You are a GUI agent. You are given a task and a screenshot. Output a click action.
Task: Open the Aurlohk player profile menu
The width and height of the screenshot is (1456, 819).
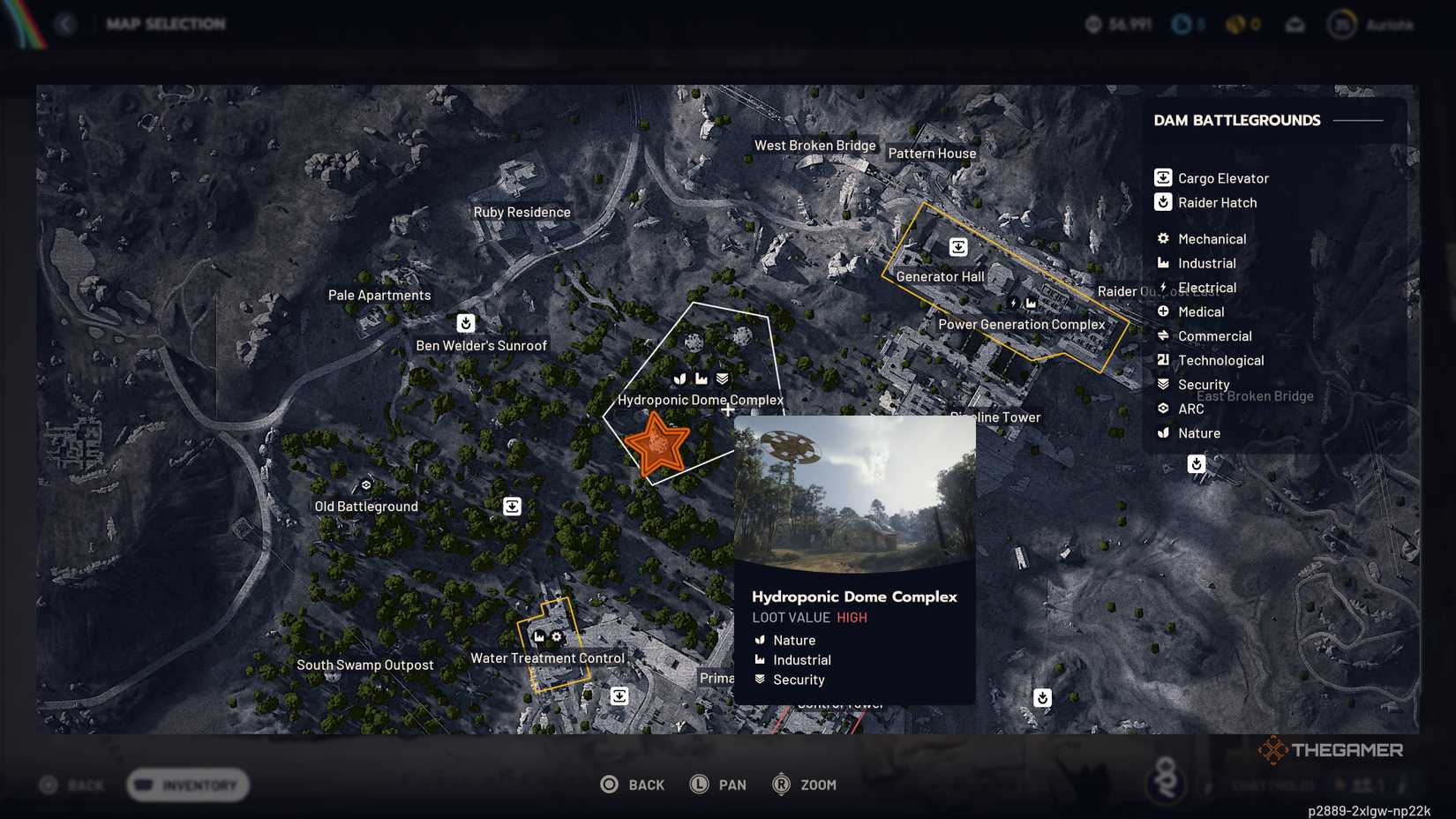(1390, 26)
